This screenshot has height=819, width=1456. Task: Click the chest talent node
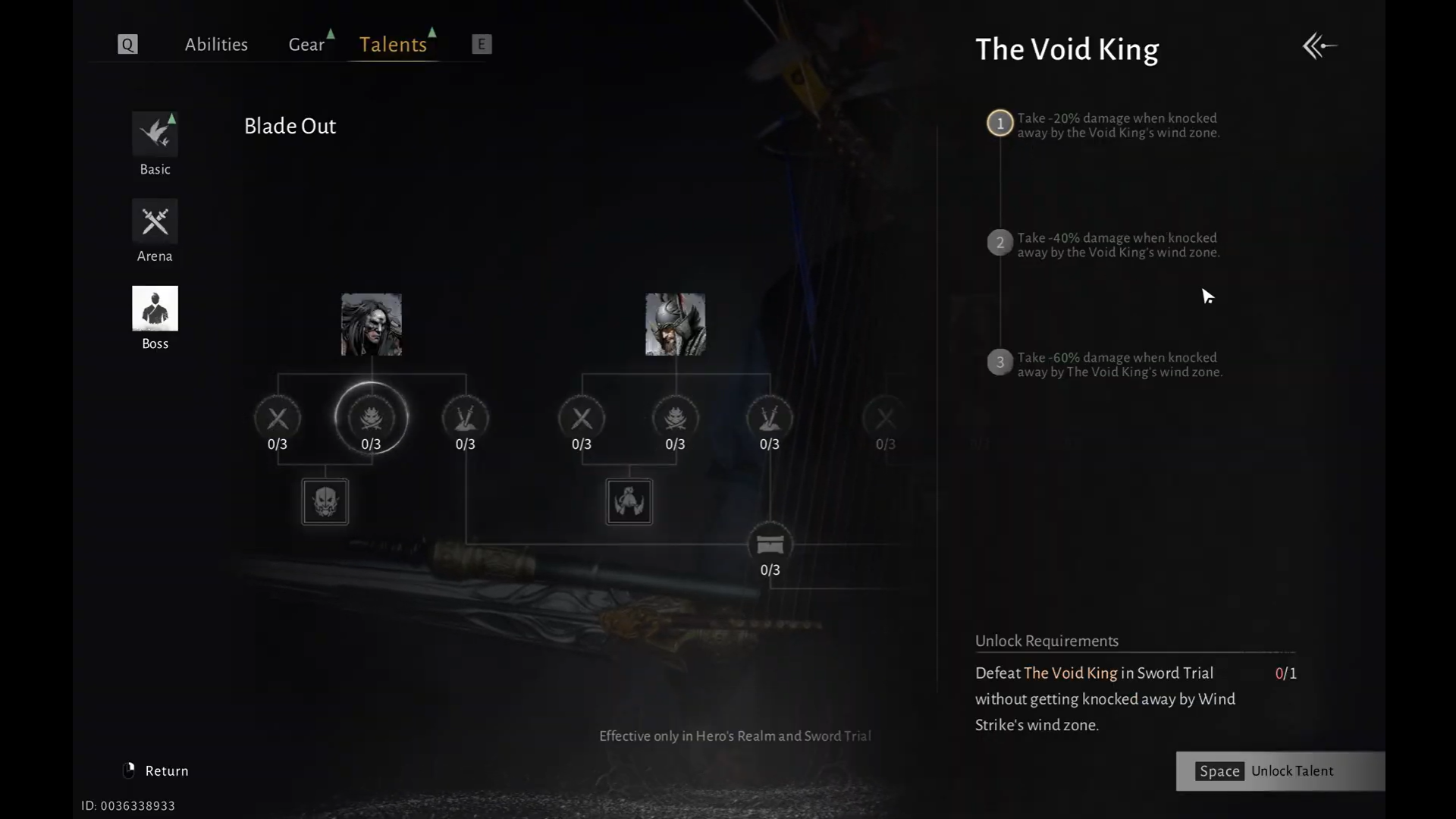(x=770, y=544)
